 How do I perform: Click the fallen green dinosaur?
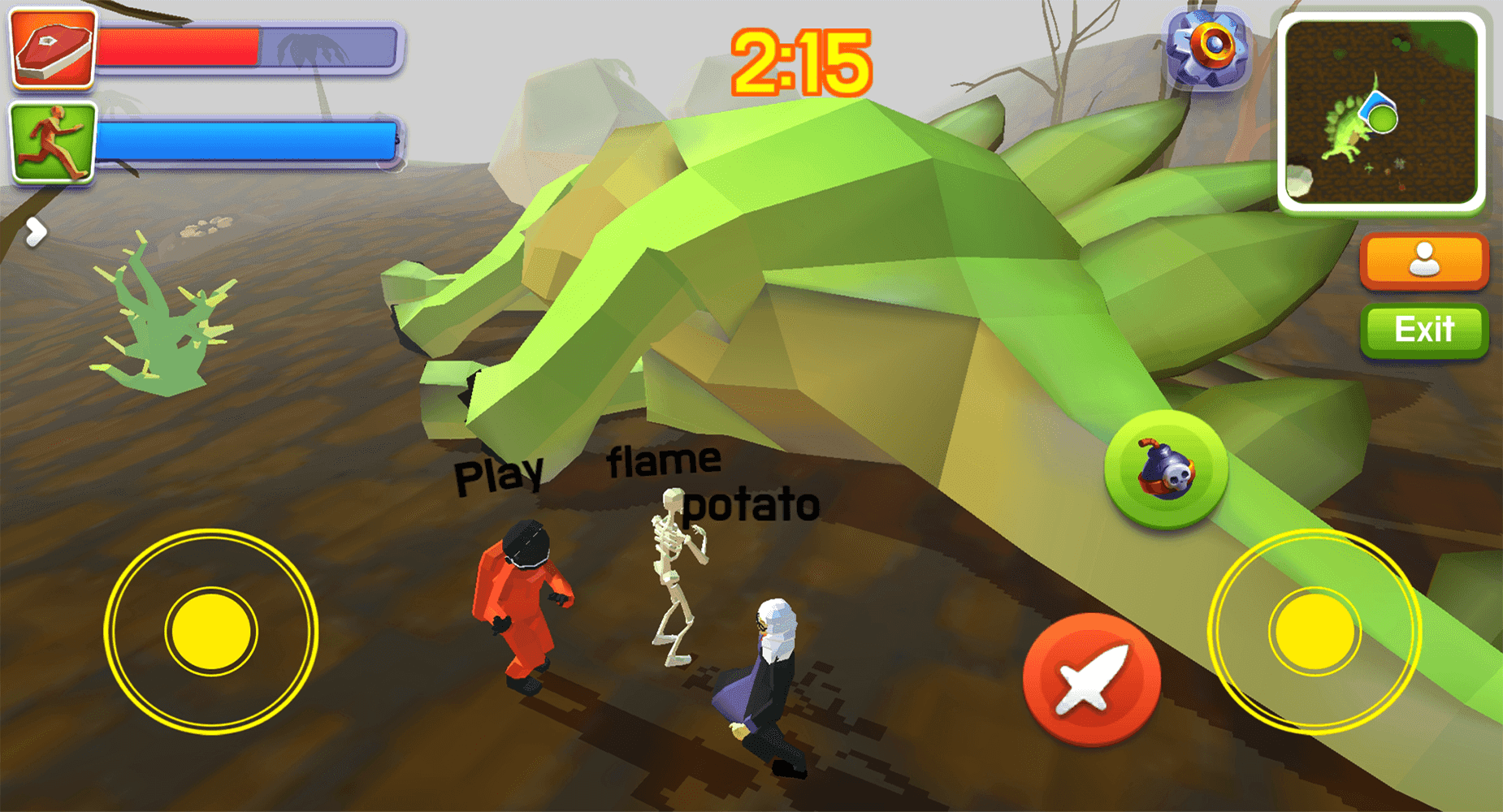click(x=812, y=268)
